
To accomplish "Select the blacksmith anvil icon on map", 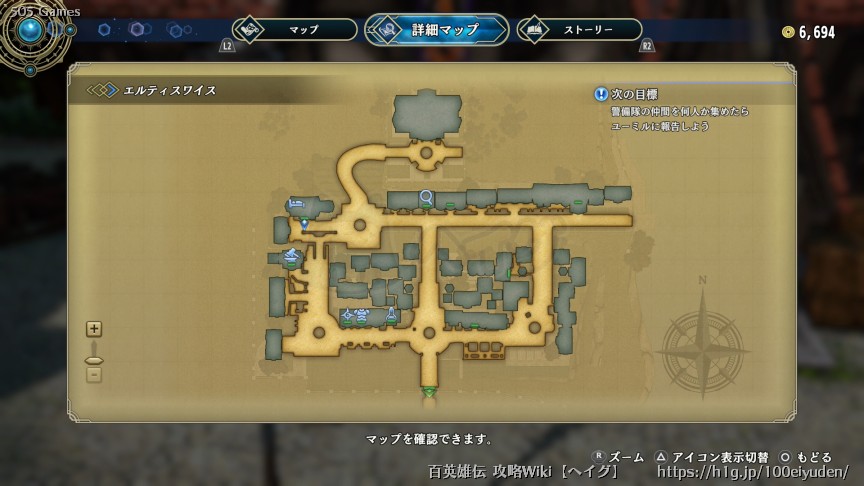I will coord(291,256).
